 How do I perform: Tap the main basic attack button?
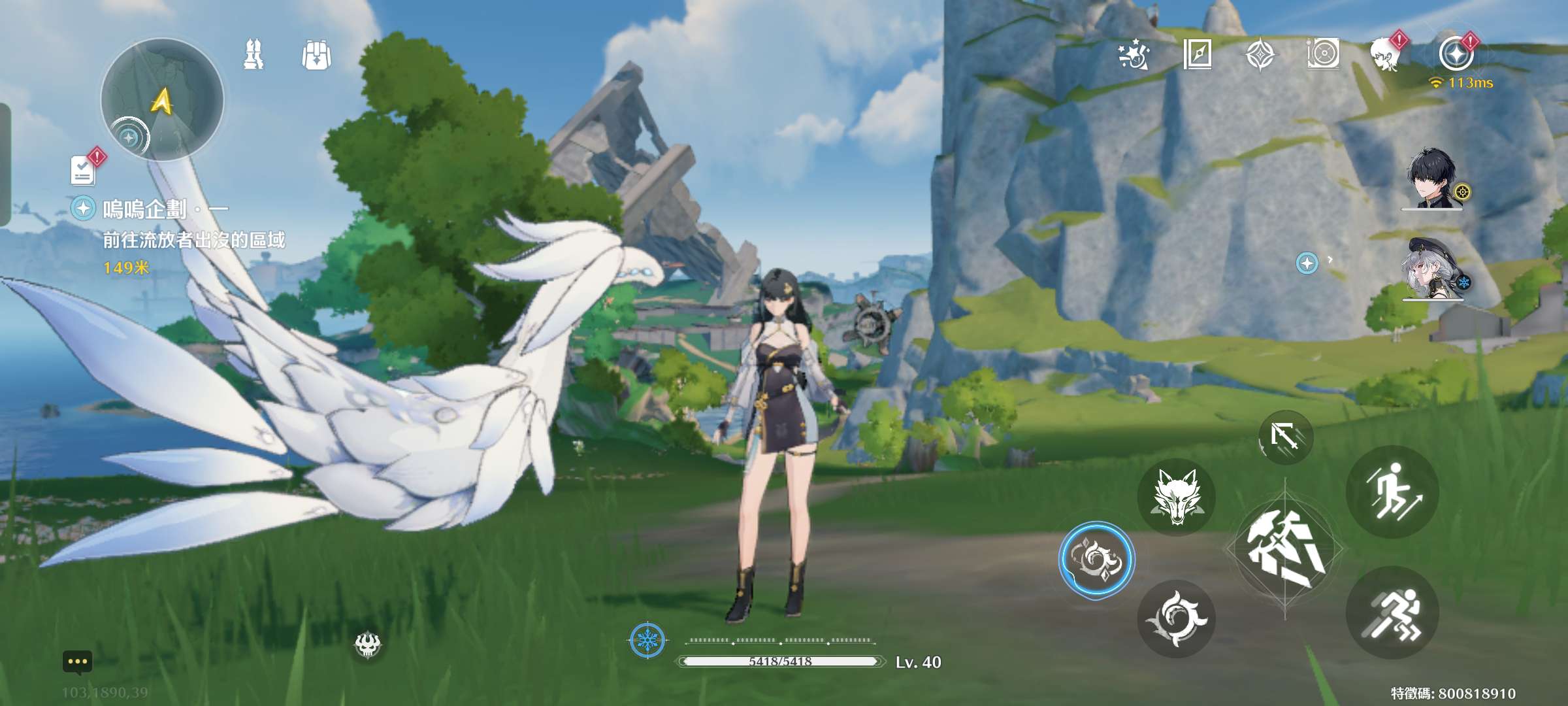pos(1285,549)
